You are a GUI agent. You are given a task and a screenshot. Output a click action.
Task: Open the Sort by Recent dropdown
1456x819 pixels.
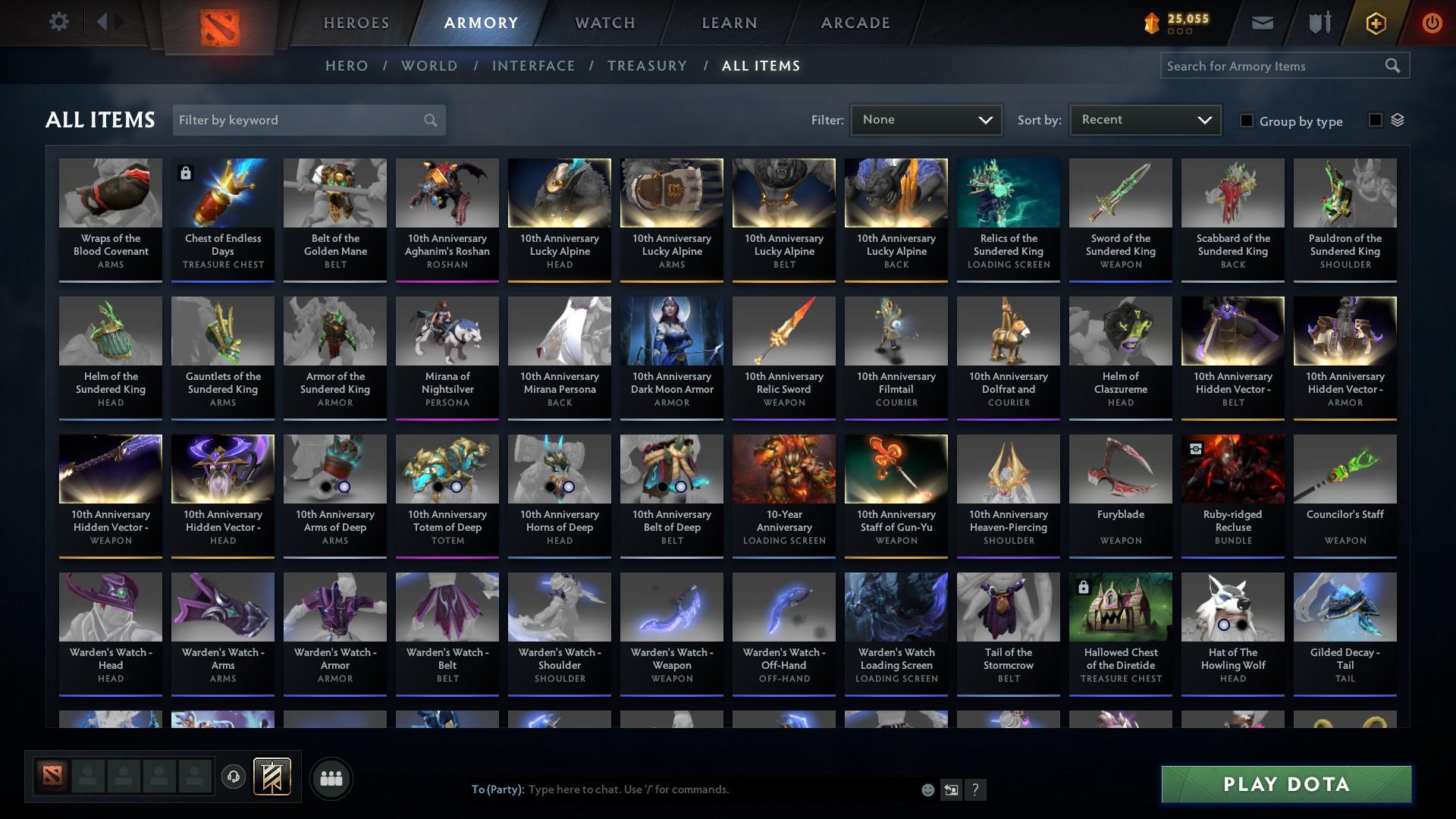click(x=1144, y=119)
